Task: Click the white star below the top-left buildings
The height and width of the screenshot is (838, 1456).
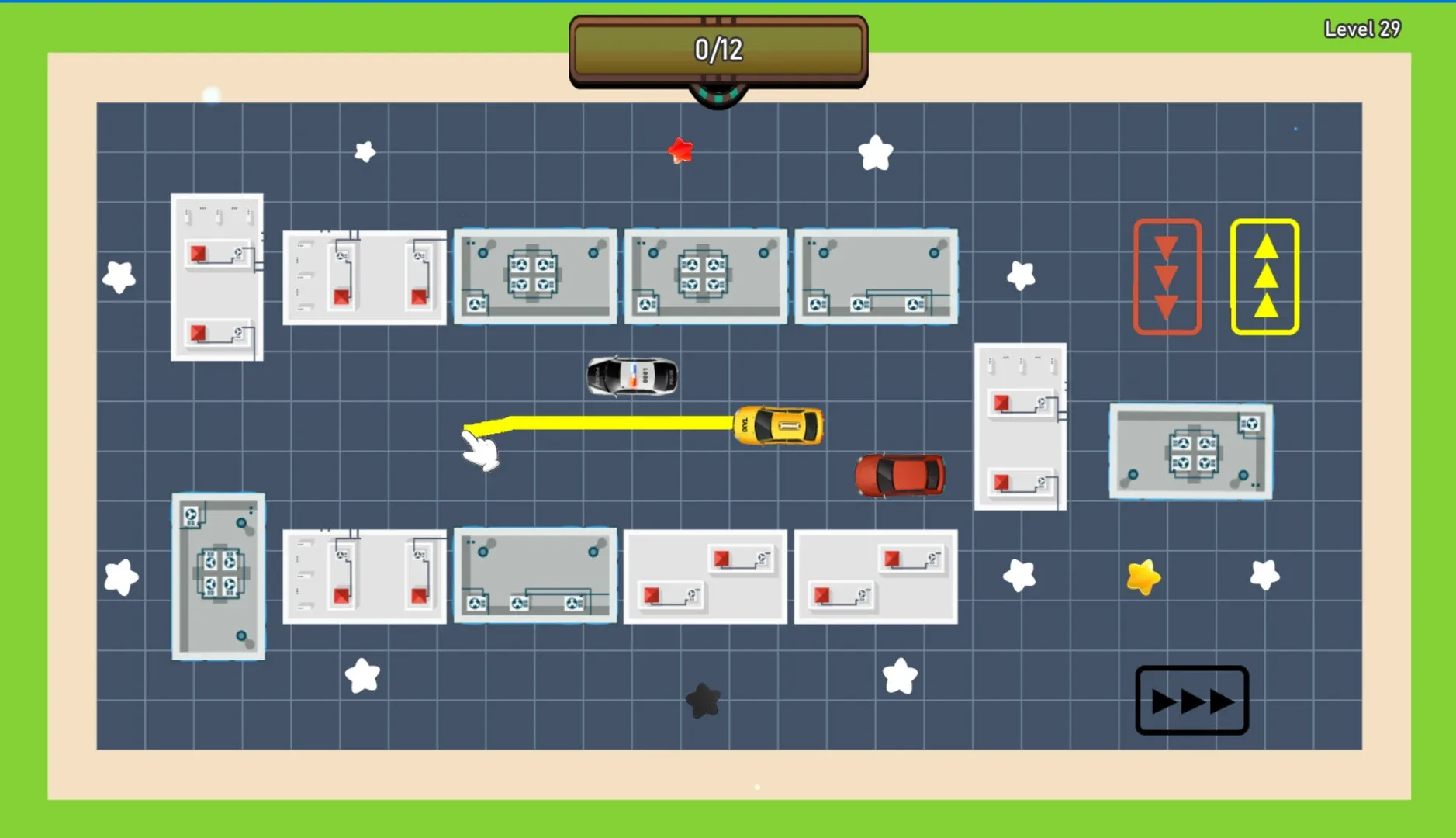Action: point(363,152)
